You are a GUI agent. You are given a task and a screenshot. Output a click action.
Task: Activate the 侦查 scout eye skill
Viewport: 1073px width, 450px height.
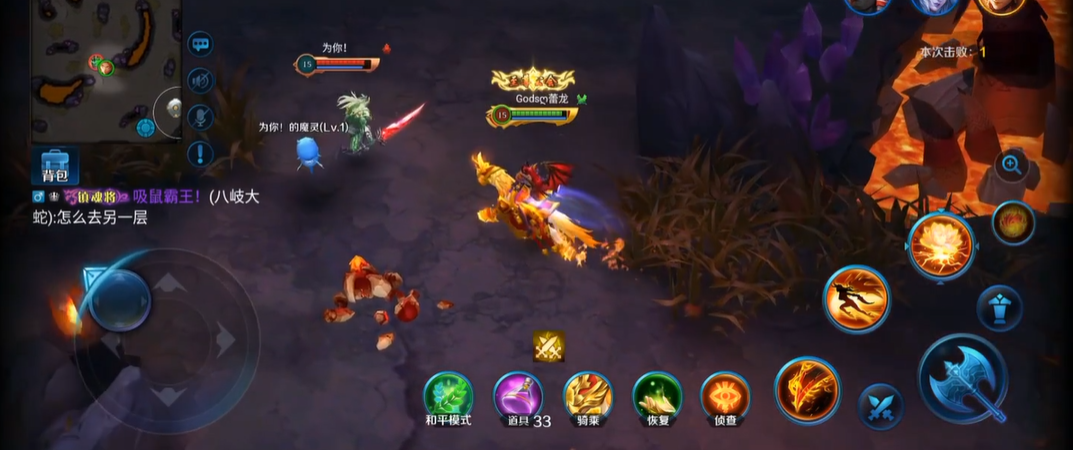point(725,395)
